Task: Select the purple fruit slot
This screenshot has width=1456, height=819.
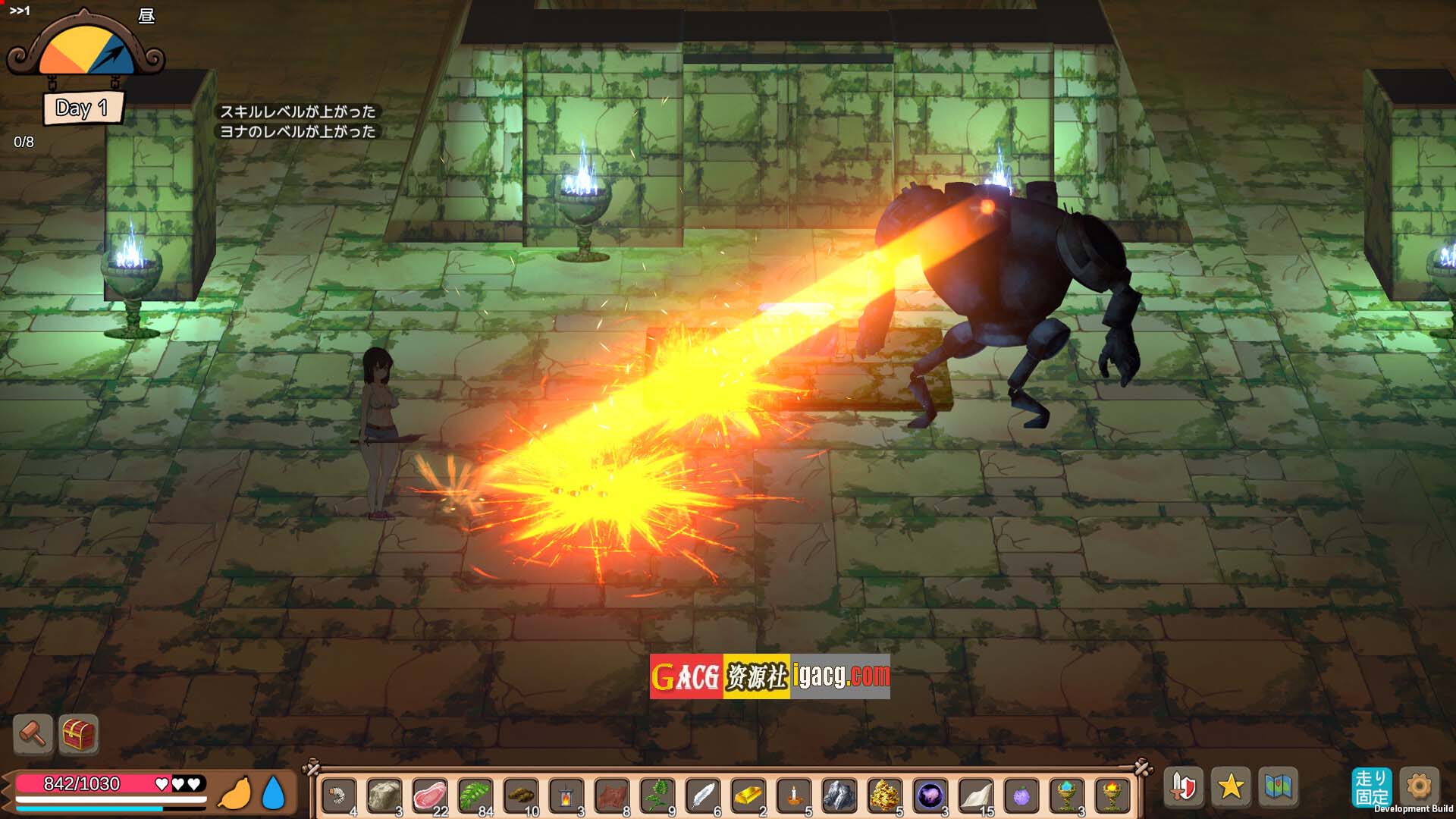Action: click(1021, 795)
